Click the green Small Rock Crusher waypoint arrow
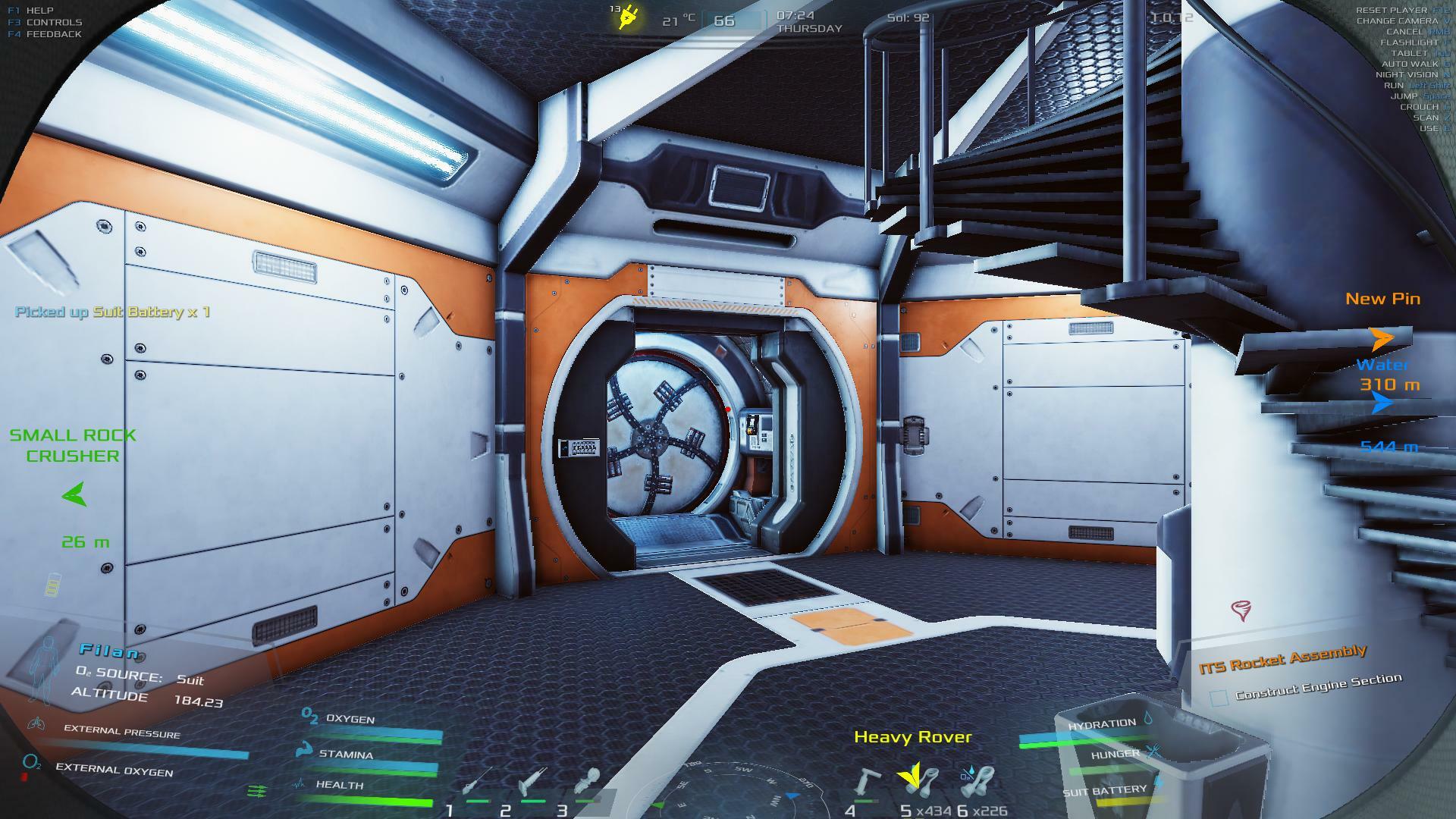This screenshot has width=1456, height=819. click(x=74, y=495)
